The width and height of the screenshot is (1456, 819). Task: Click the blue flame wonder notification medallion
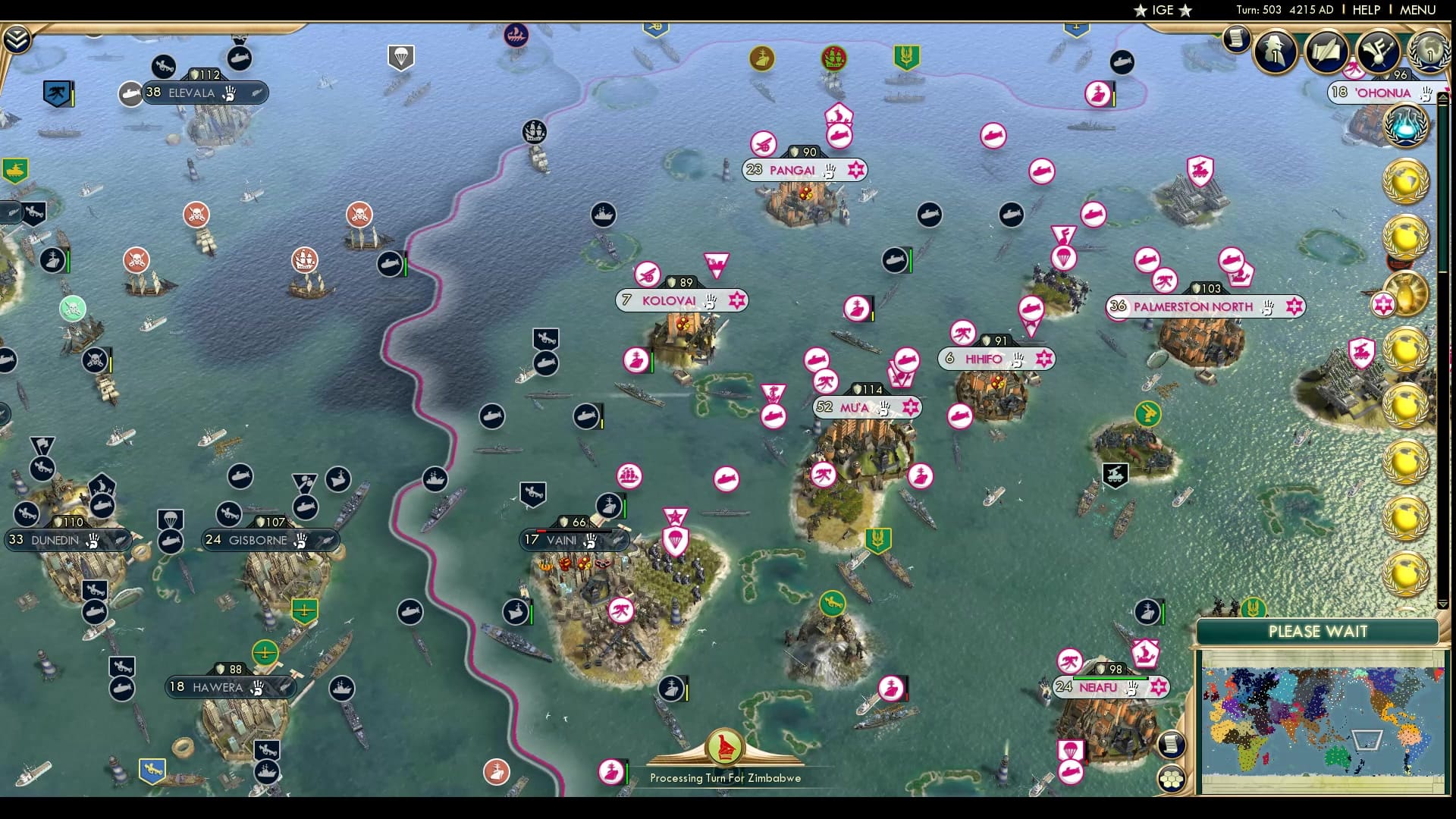click(1406, 127)
